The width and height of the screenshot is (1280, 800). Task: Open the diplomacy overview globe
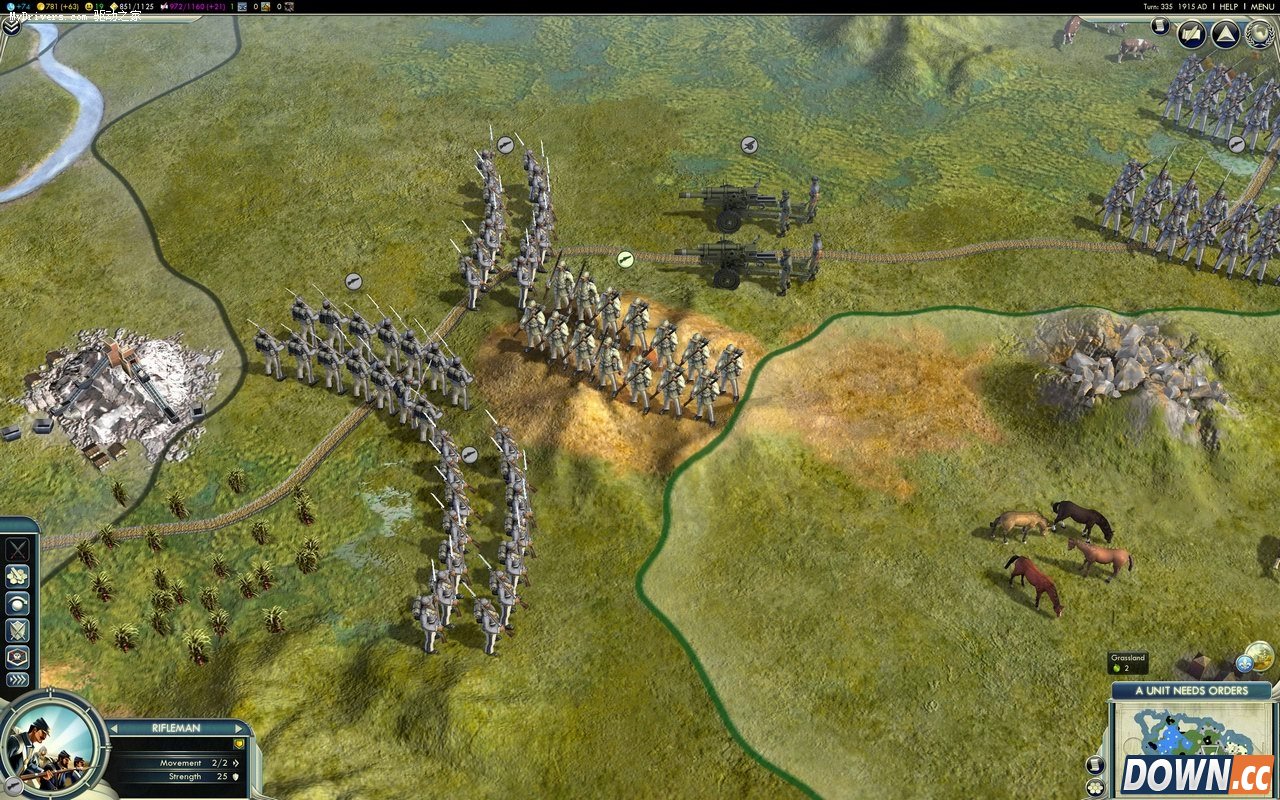tap(1259, 35)
